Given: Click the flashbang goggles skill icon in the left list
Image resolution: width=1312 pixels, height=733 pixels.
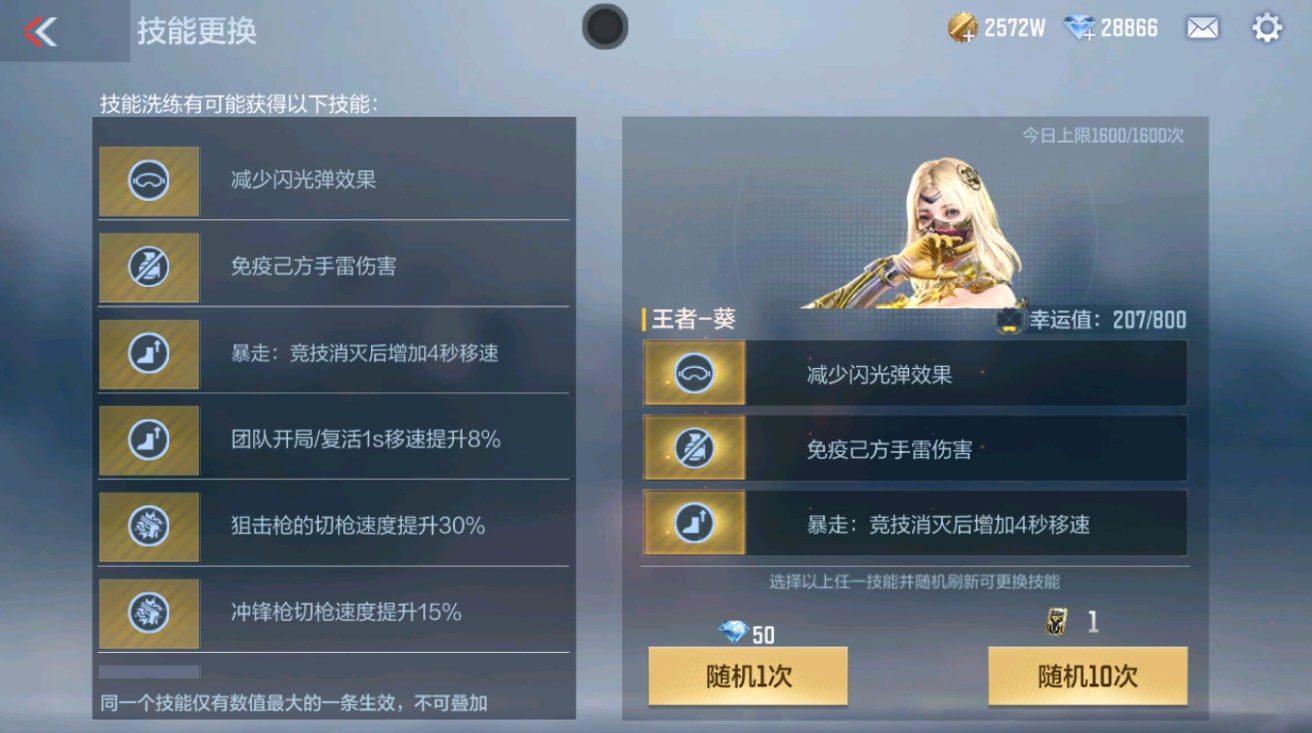Looking at the screenshot, I should pyautogui.click(x=148, y=181).
